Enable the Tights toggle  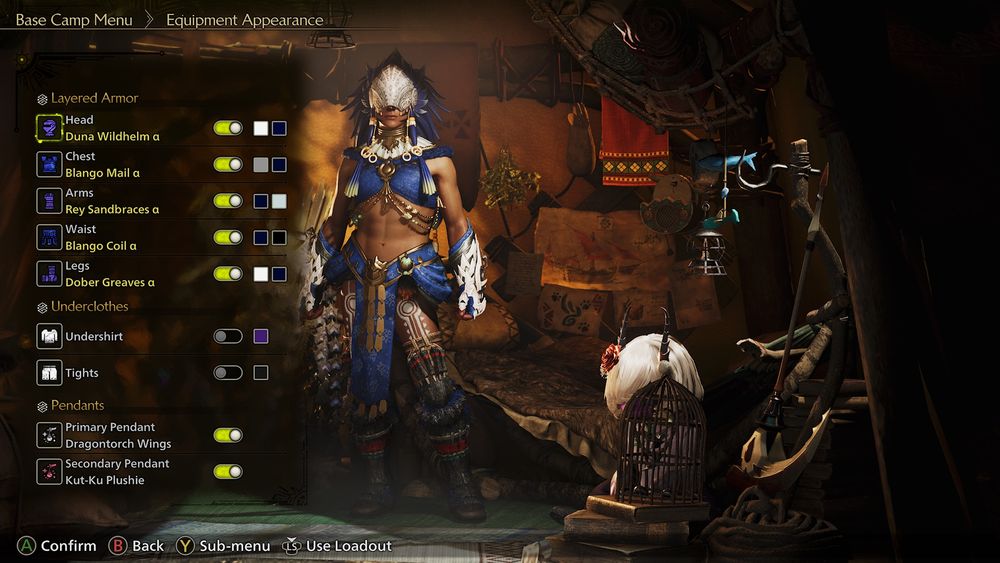pos(228,373)
